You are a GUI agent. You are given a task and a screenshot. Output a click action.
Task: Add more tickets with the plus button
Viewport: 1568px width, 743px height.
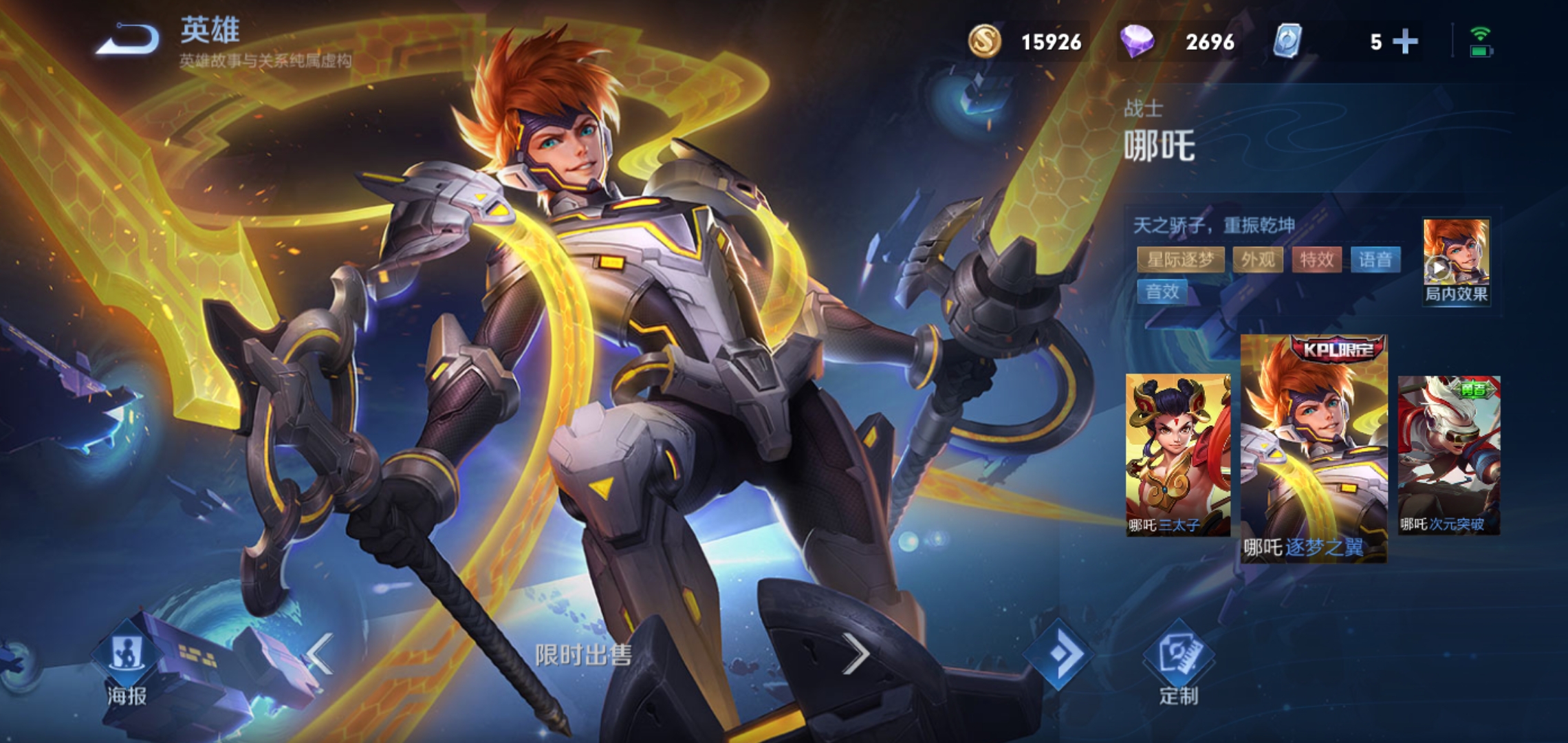click(x=1405, y=42)
